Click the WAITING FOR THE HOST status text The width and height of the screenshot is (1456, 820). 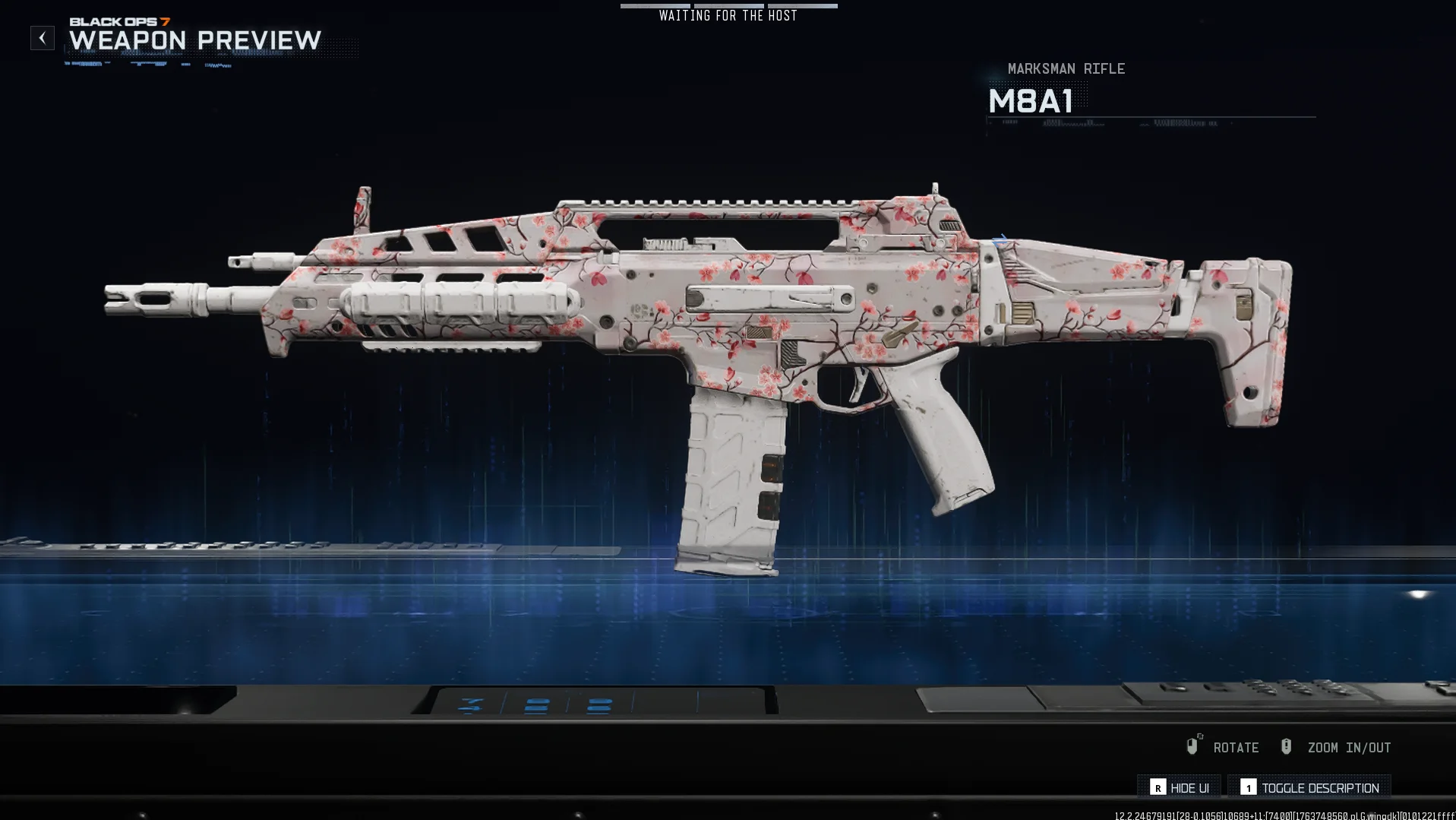[727, 15]
